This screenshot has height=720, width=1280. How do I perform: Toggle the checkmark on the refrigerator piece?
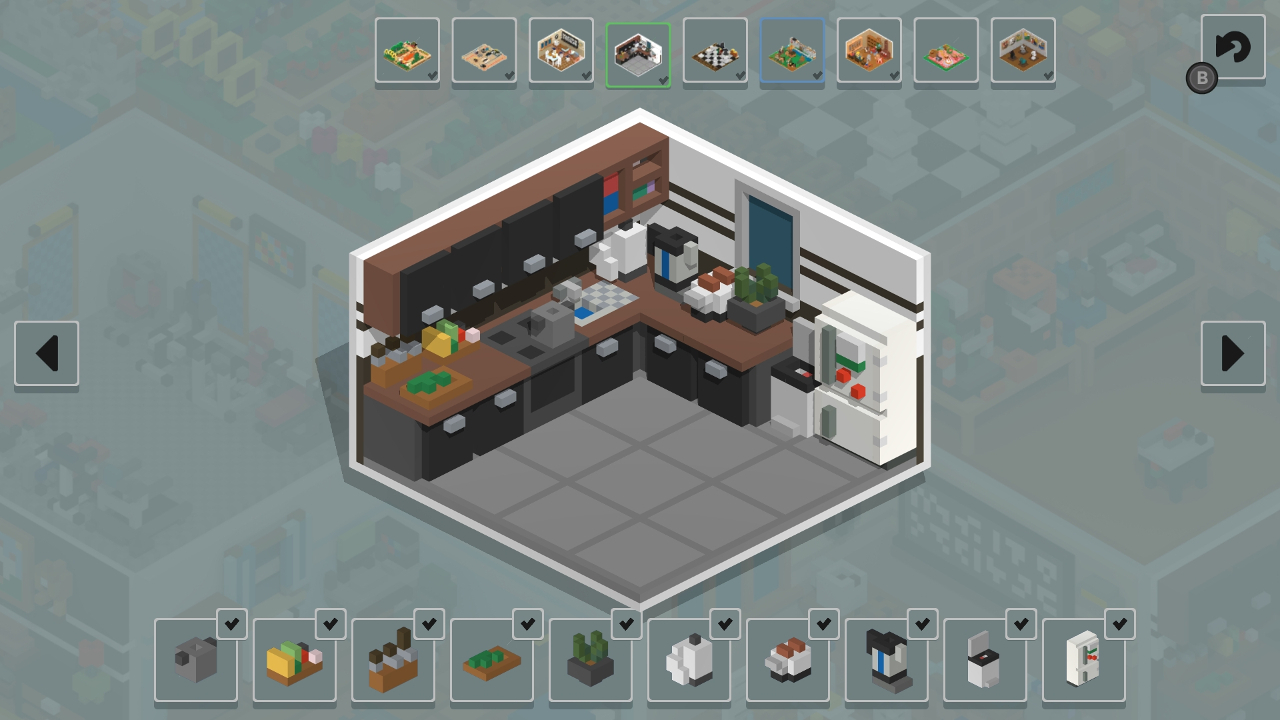pos(1118,624)
